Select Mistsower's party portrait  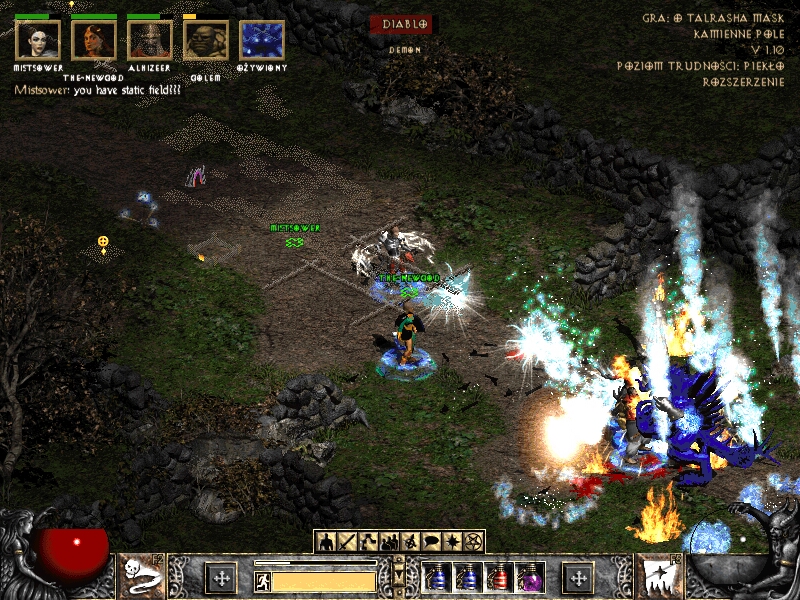[x=38, y=41]
